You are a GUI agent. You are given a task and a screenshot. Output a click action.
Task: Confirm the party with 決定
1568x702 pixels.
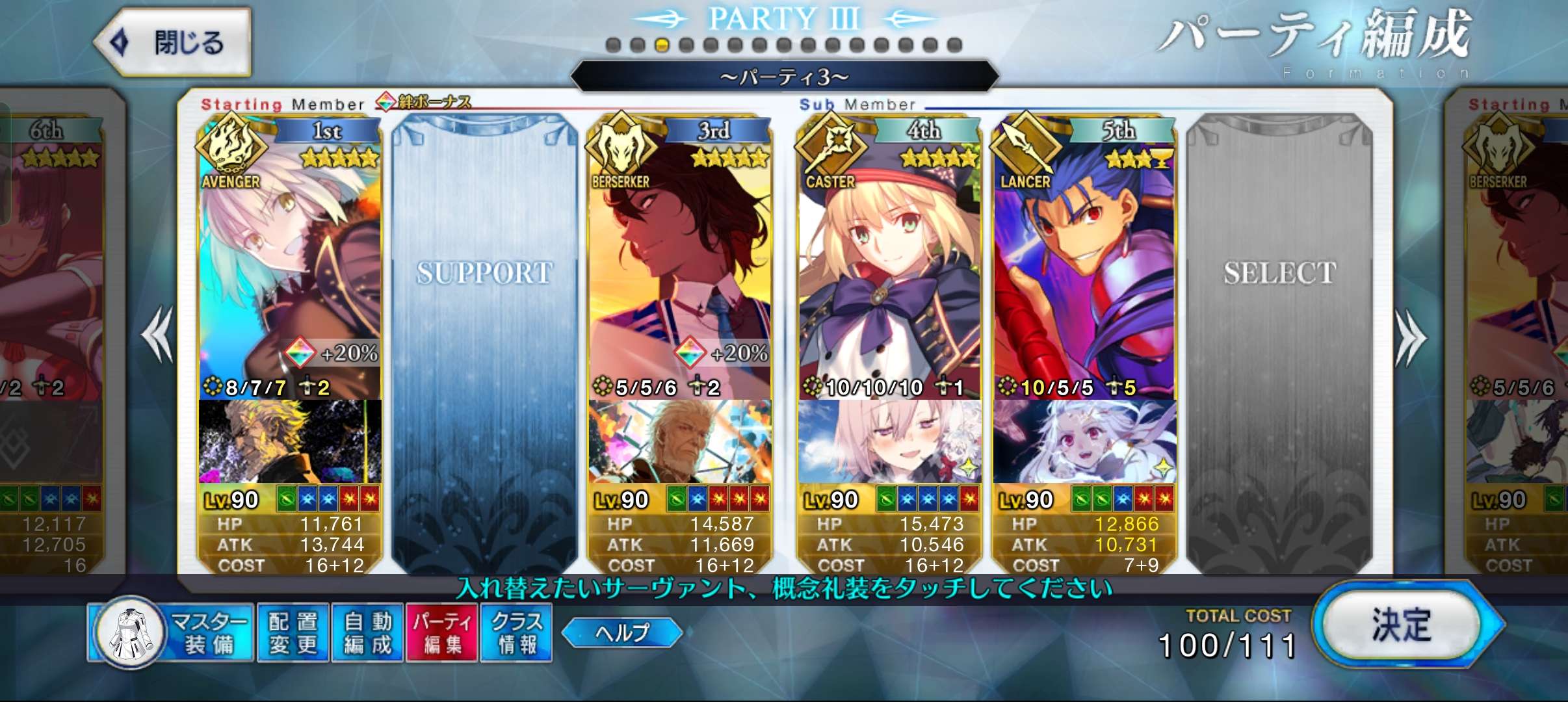(x=1402, y=626)
